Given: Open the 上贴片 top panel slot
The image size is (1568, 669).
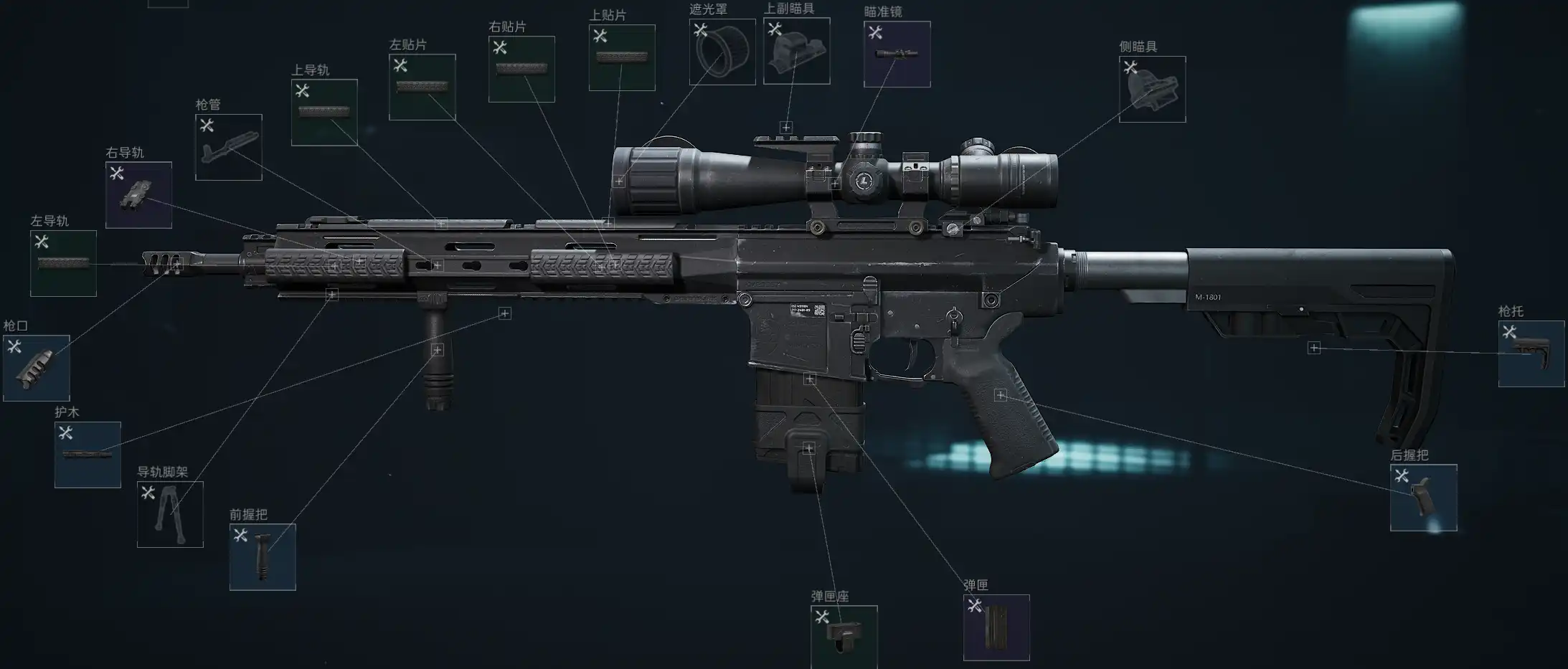Looking at the screenshot, I should [622, 58].
